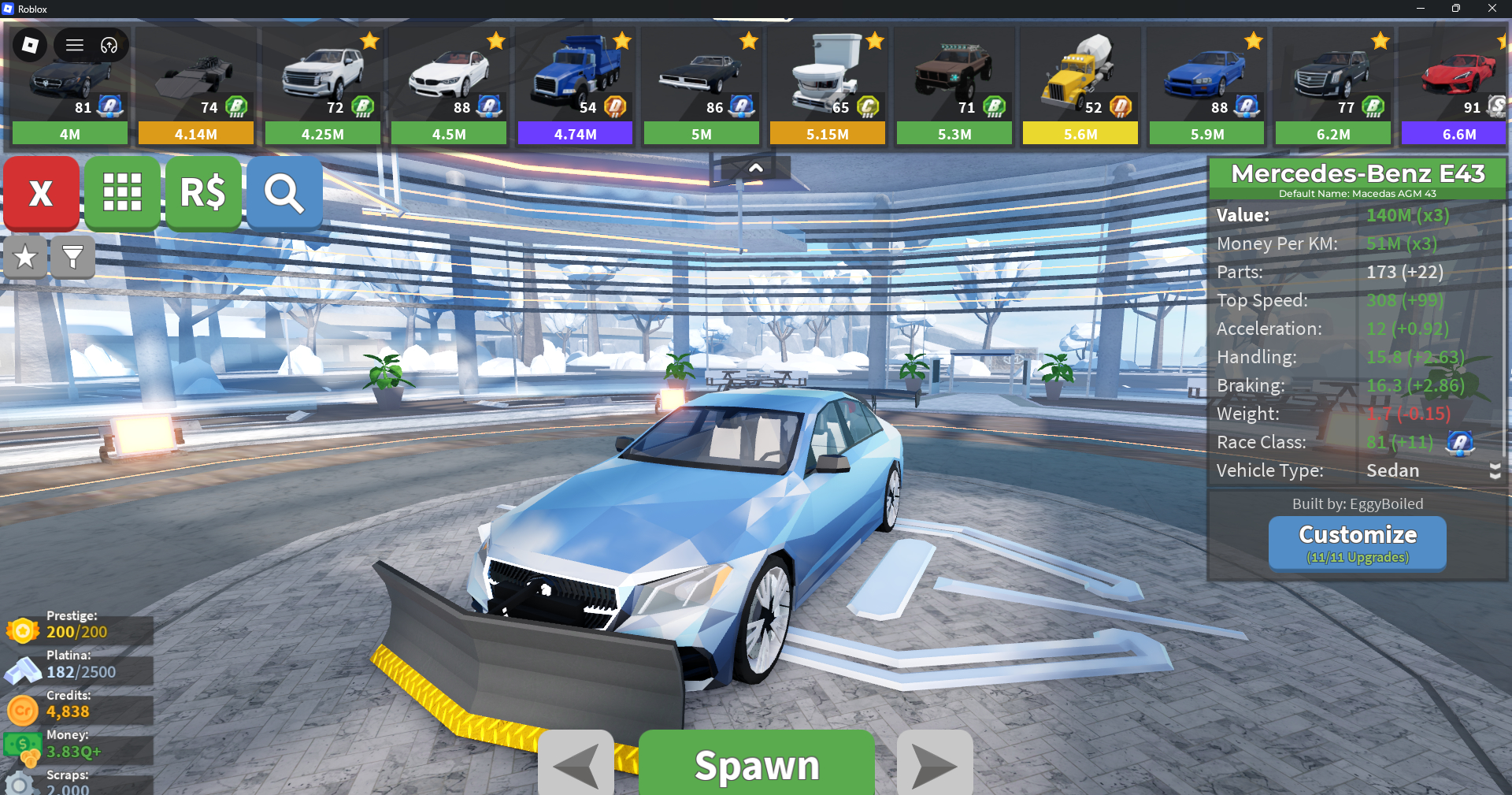
Task: Expand the stats panel with double chevron
Action: point(1495,471)
